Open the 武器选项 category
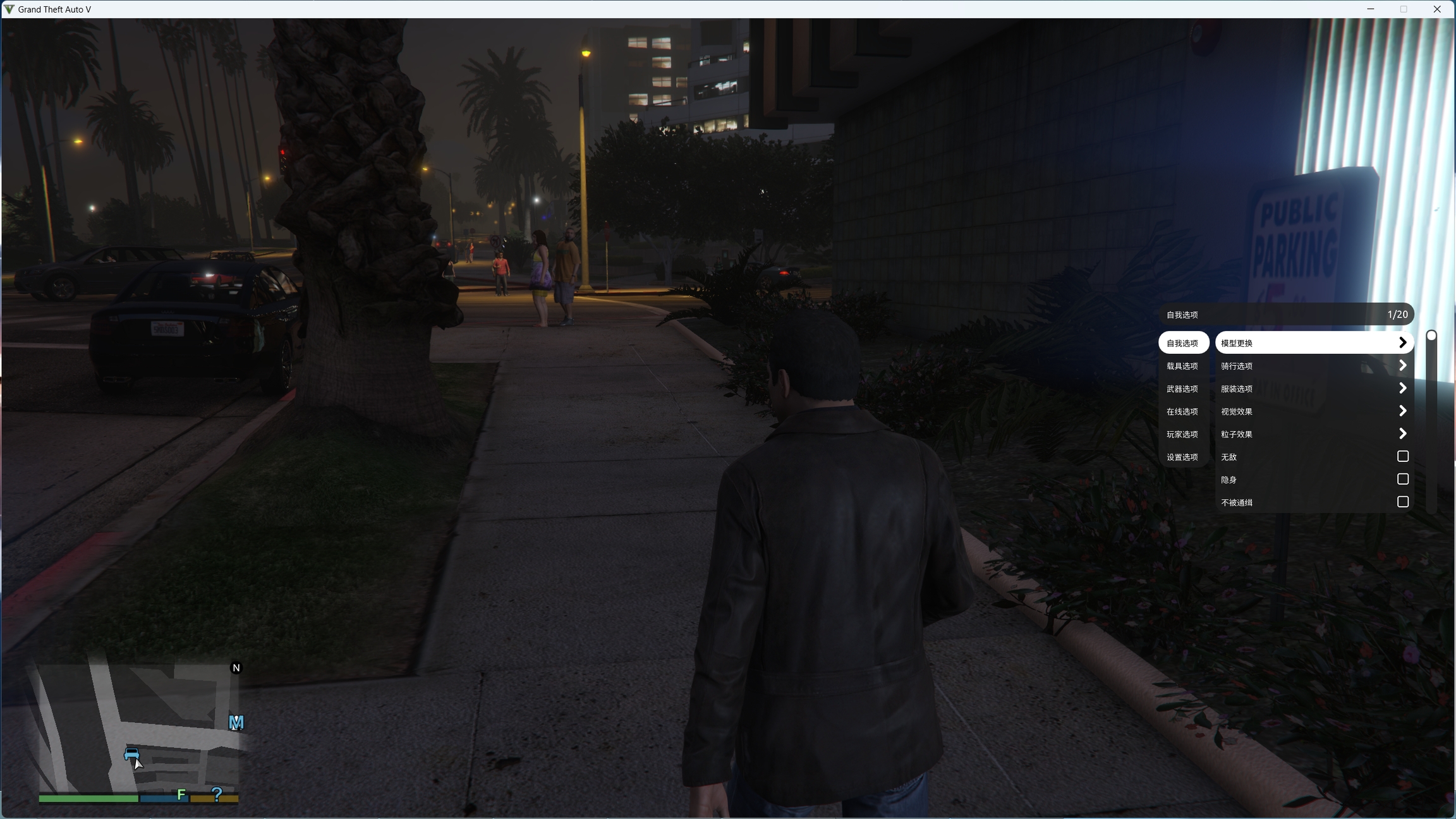The height and width of the screenshot is (819, 1456). [x=1182, y=389]
